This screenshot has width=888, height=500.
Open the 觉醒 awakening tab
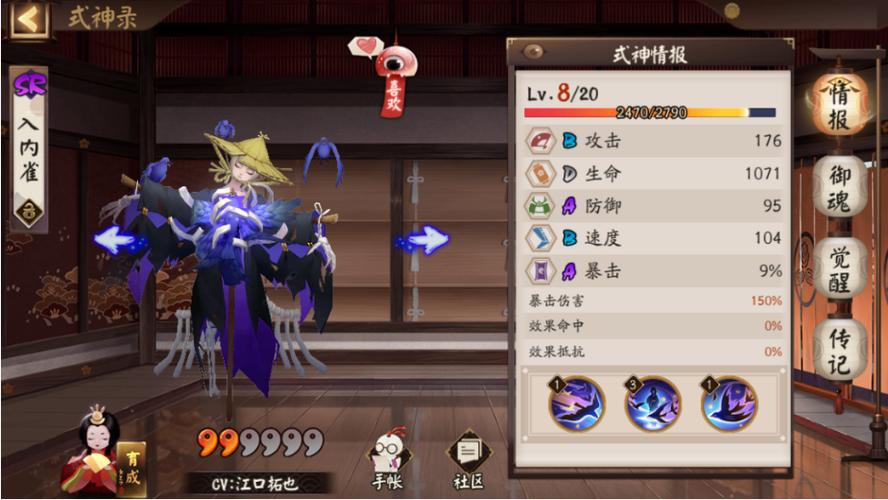tap(840, 268)
